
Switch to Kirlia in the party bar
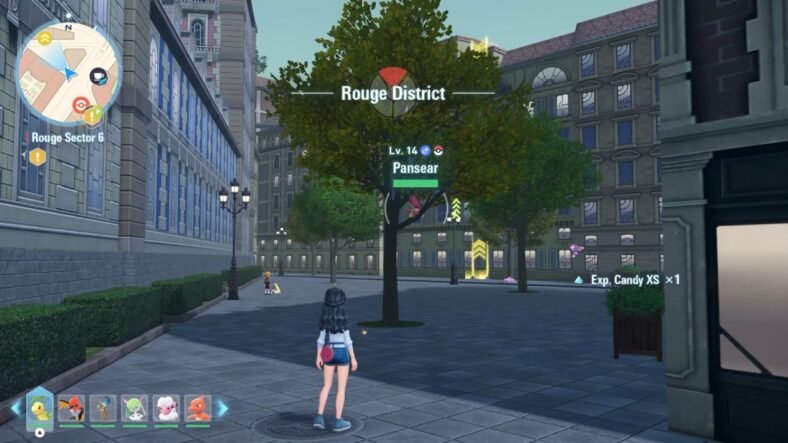point(134,407)
